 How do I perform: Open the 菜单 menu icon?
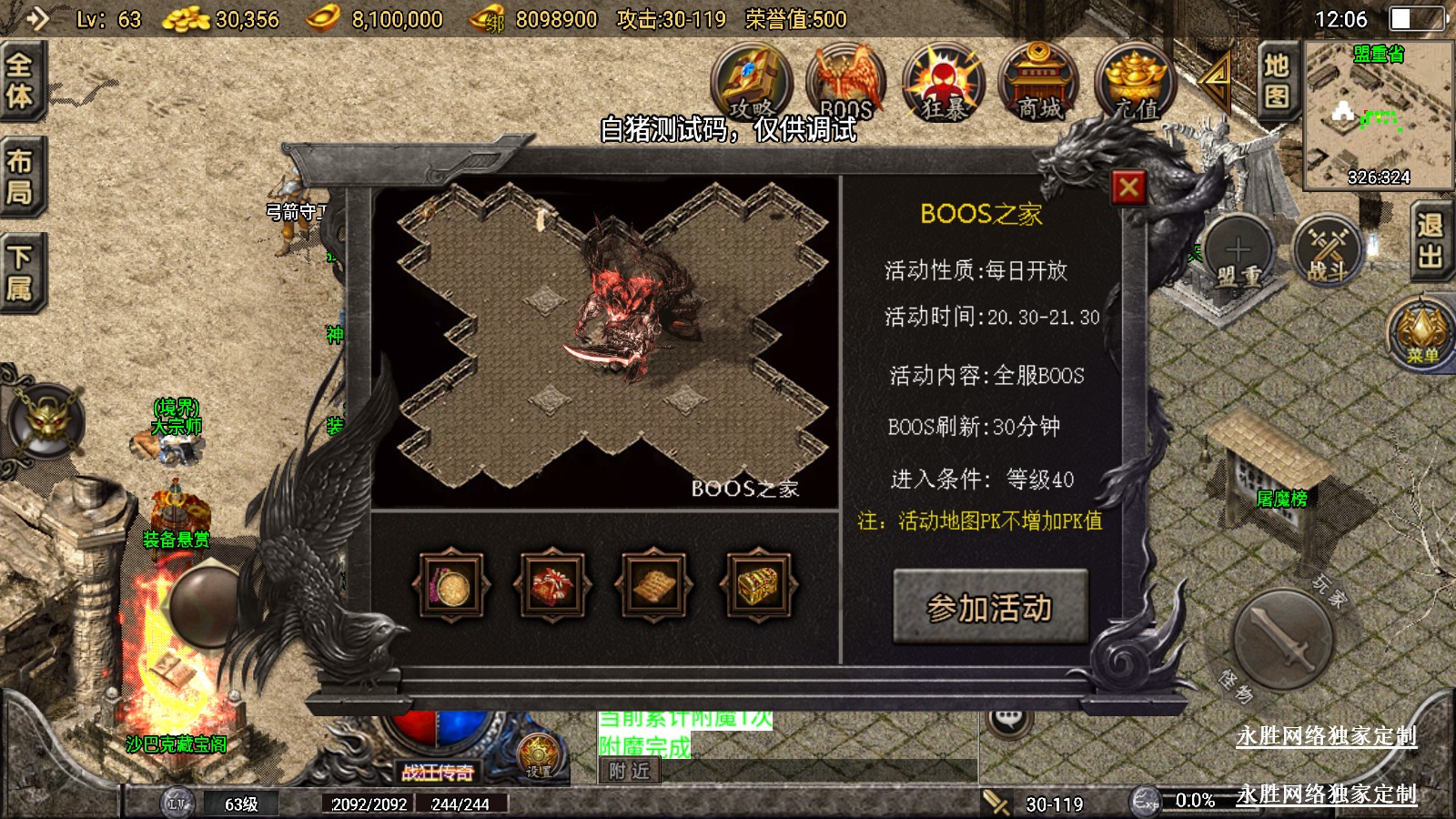click(x=1421, y=332)
